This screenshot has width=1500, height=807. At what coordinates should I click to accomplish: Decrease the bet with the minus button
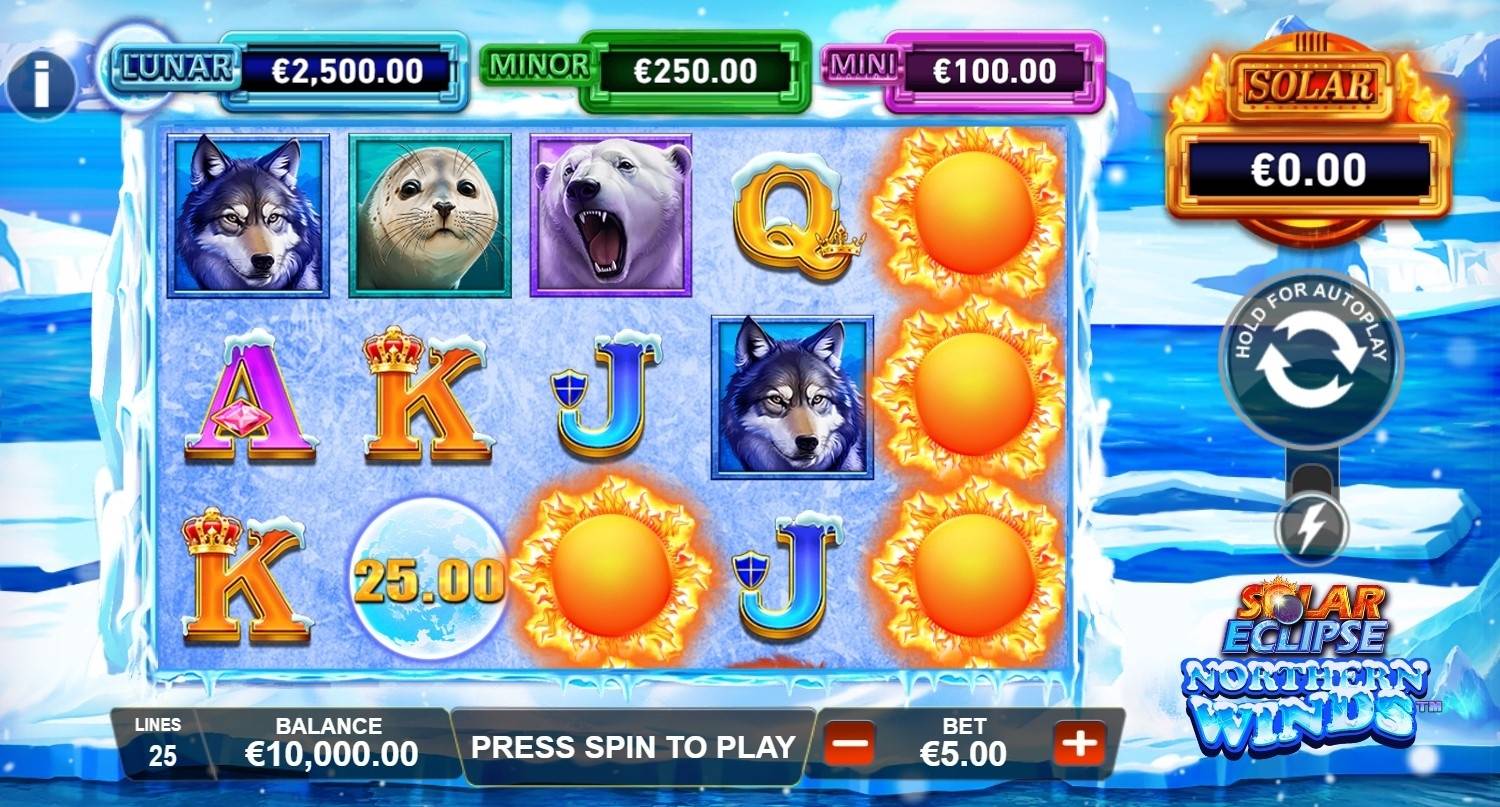pos(850,744)
